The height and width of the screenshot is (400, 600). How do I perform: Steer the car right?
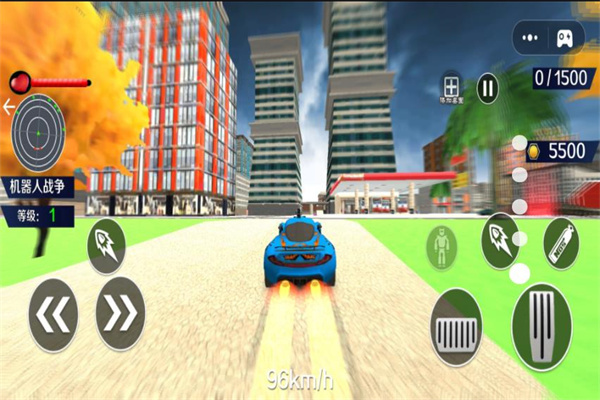[x=120, y=314]
